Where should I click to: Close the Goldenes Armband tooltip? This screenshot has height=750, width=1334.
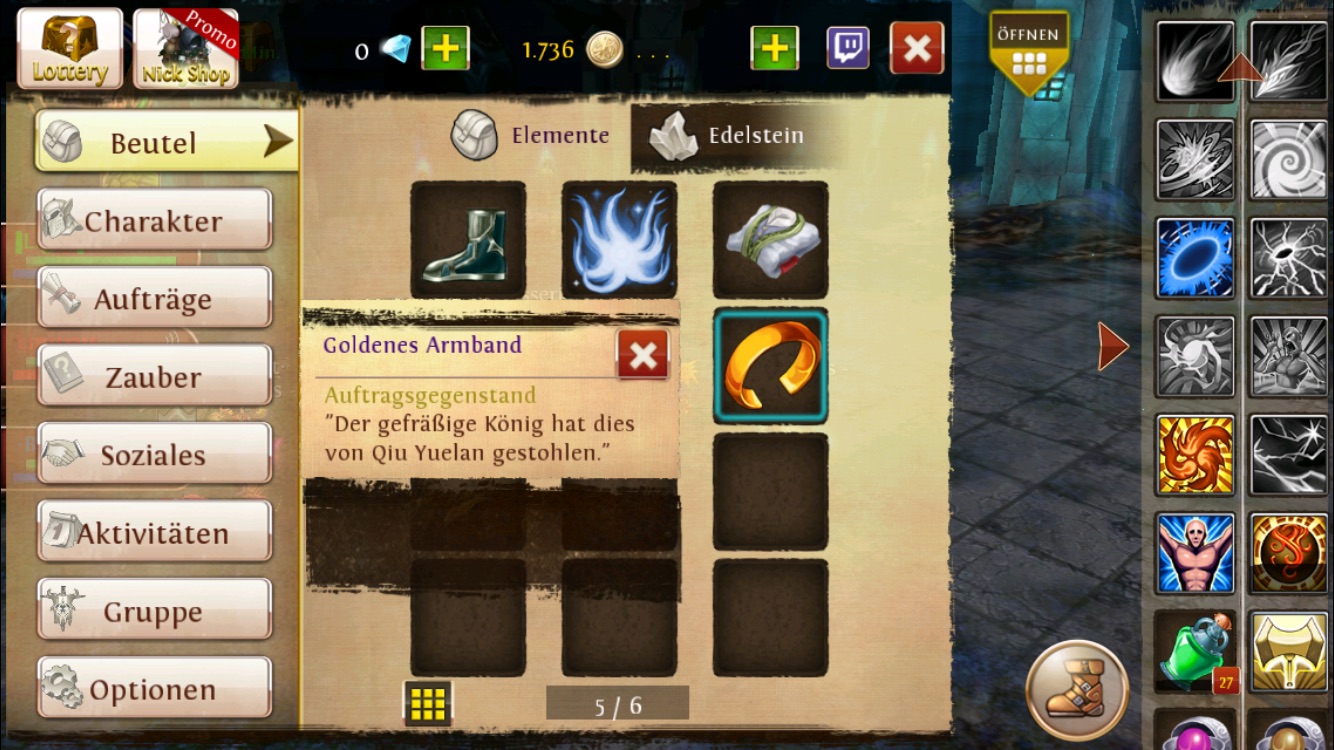[643, 354]
